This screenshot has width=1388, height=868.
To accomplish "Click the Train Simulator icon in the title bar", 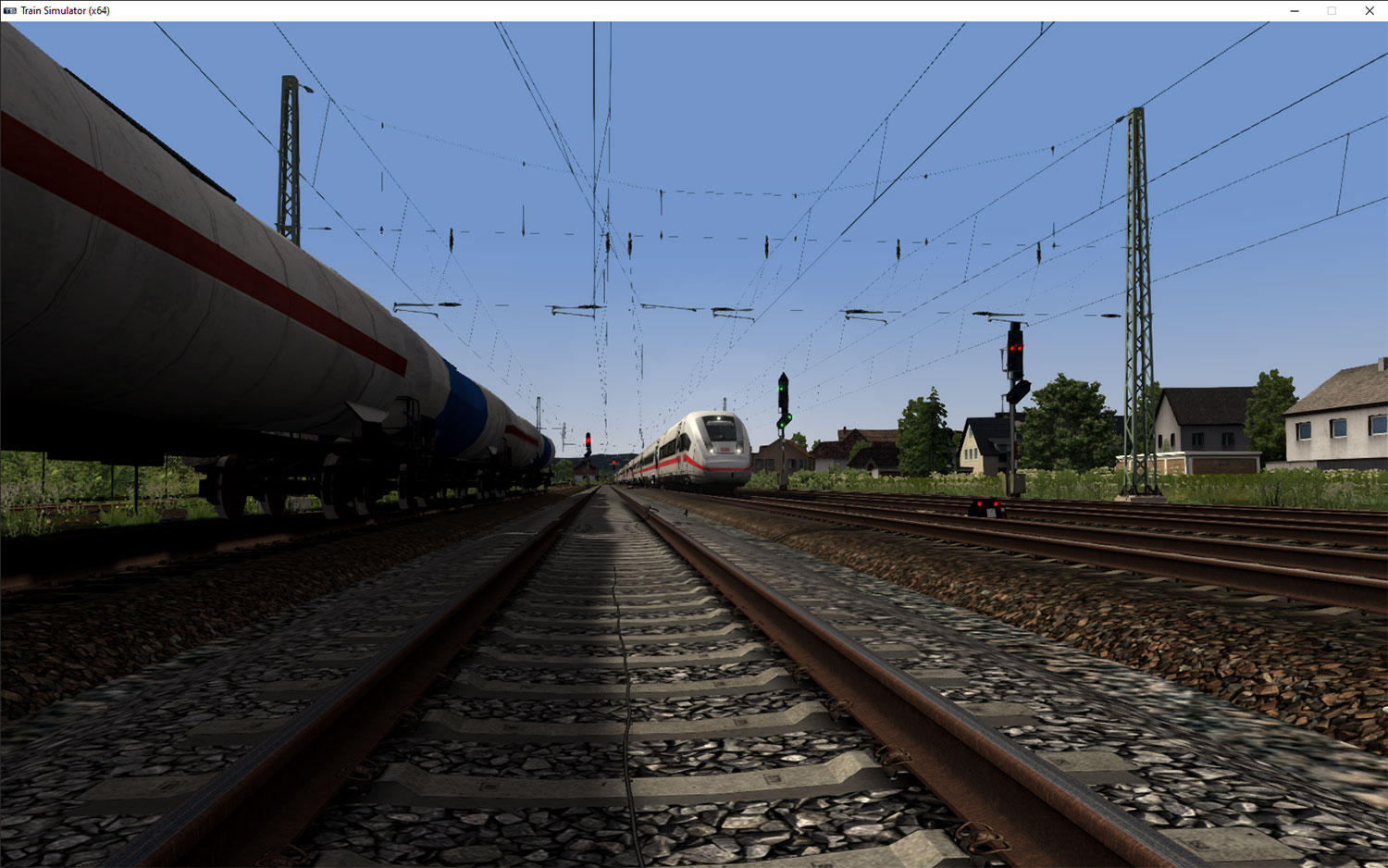I will tap(10, 10).
